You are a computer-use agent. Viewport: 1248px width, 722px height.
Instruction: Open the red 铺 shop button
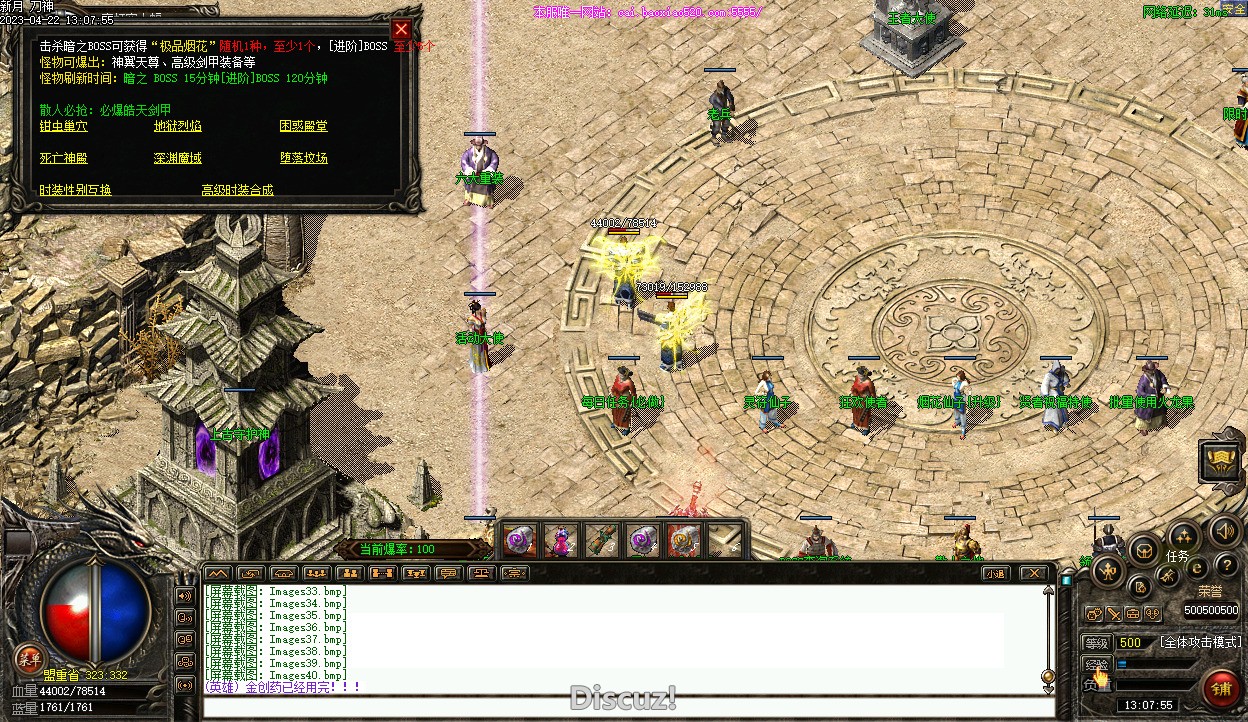click(1220, 688)
